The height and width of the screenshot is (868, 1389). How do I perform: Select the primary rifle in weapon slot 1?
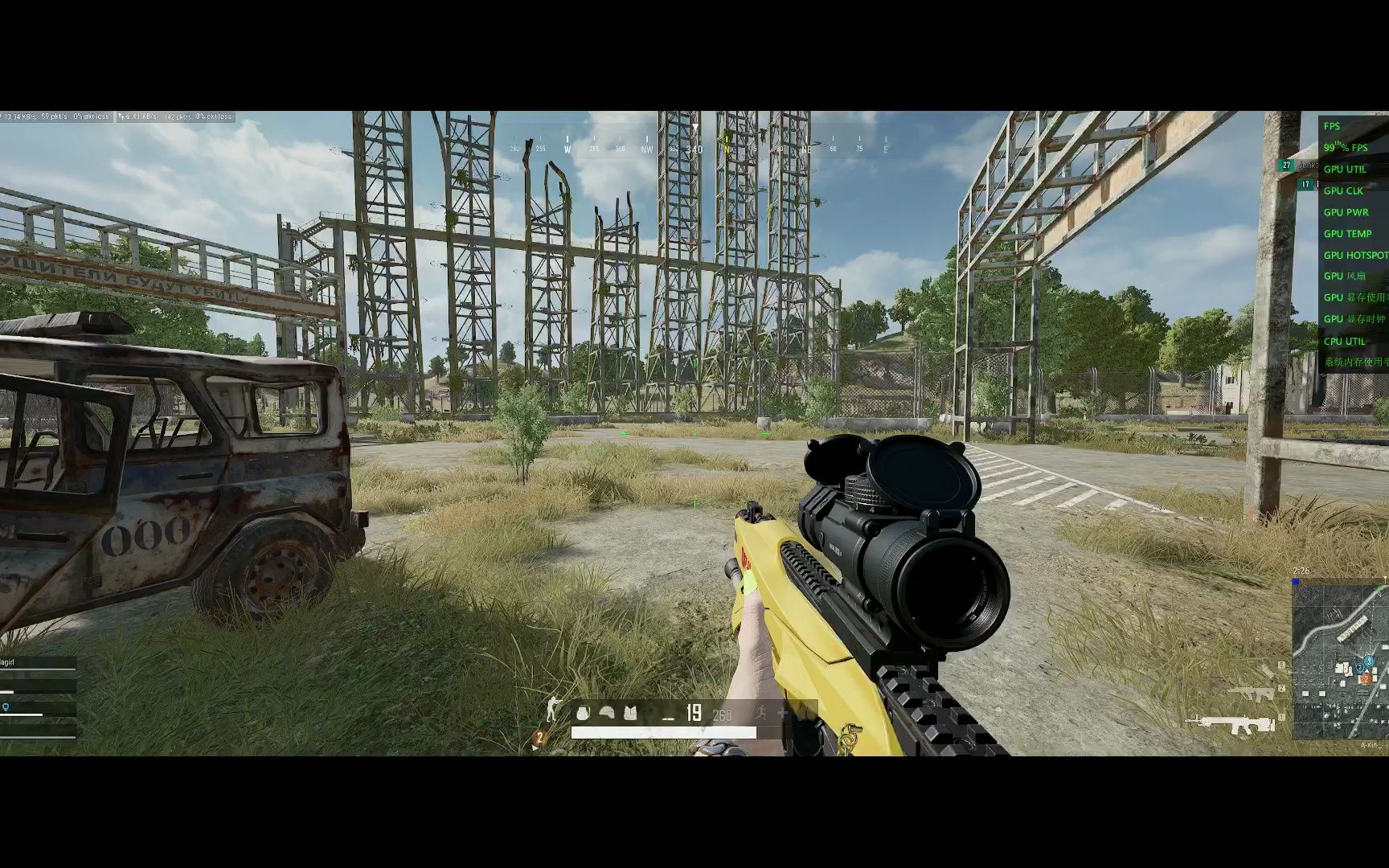tap(1230, 724)
